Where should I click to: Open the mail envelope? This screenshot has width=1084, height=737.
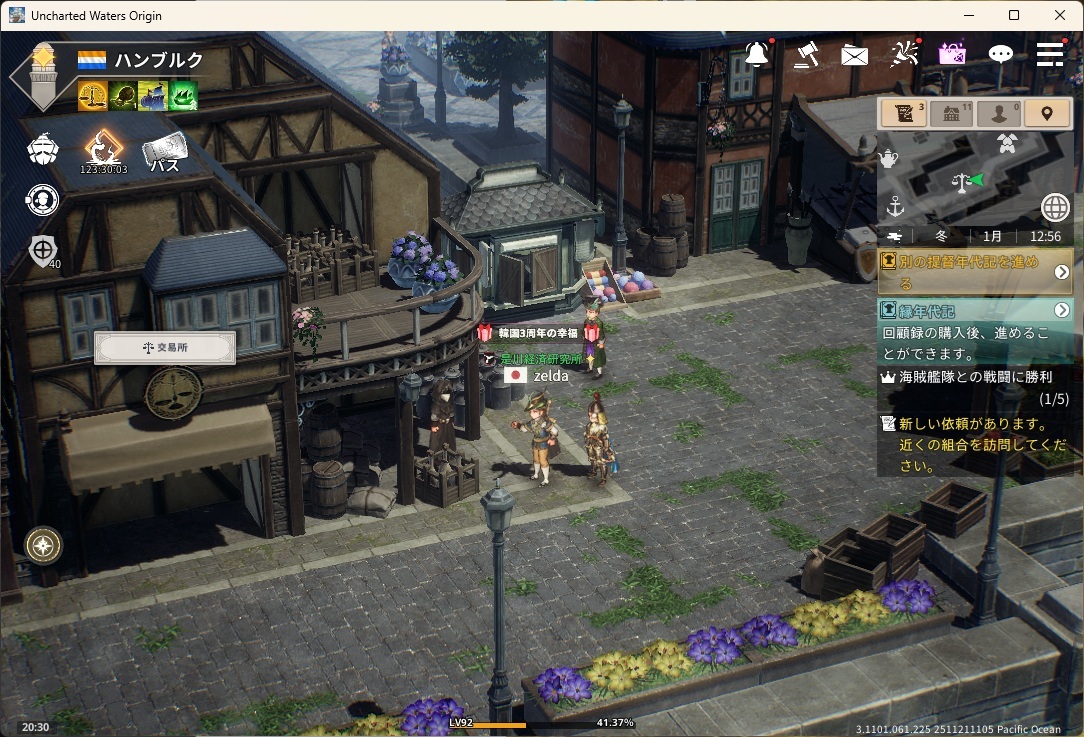[x=854, y=55]
